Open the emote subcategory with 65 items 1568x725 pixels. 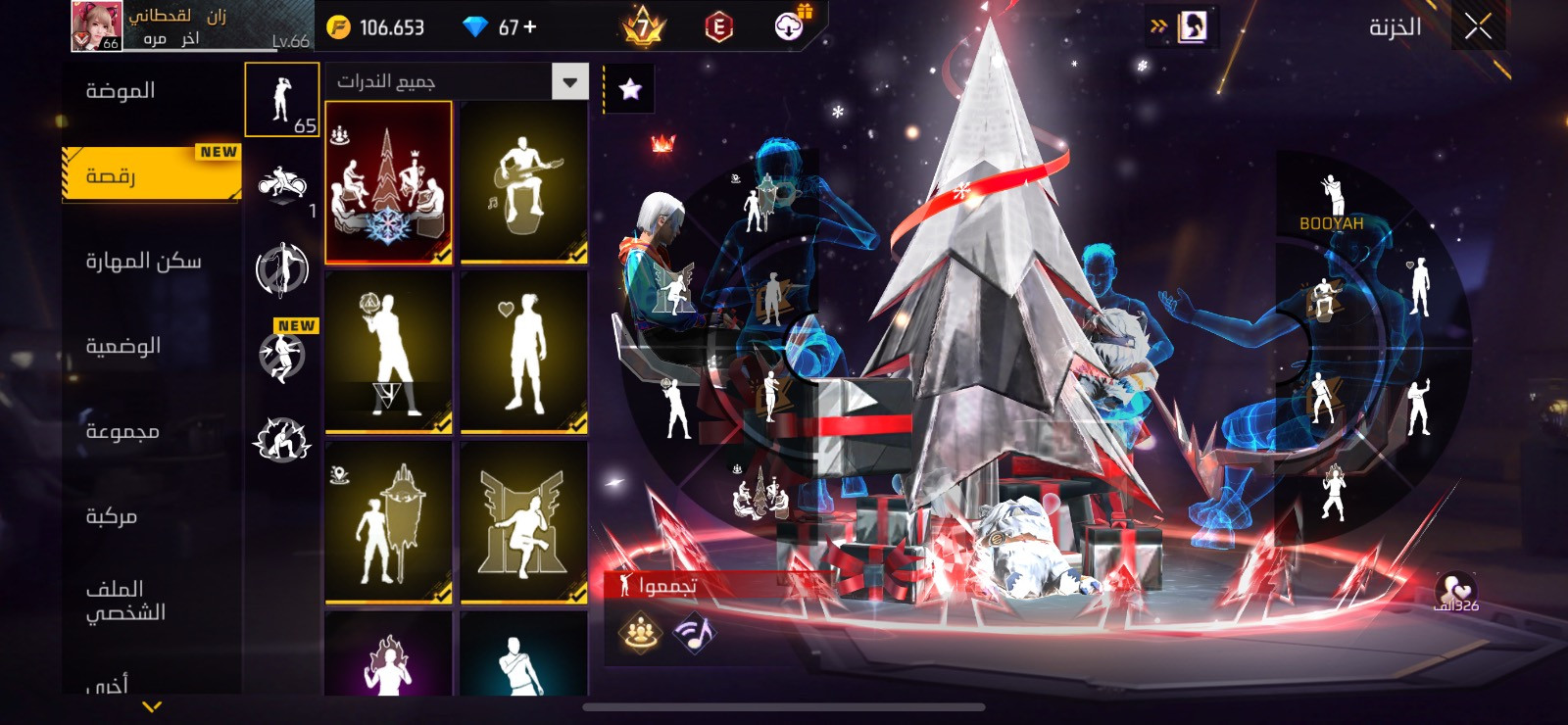(x=282, y=100)
